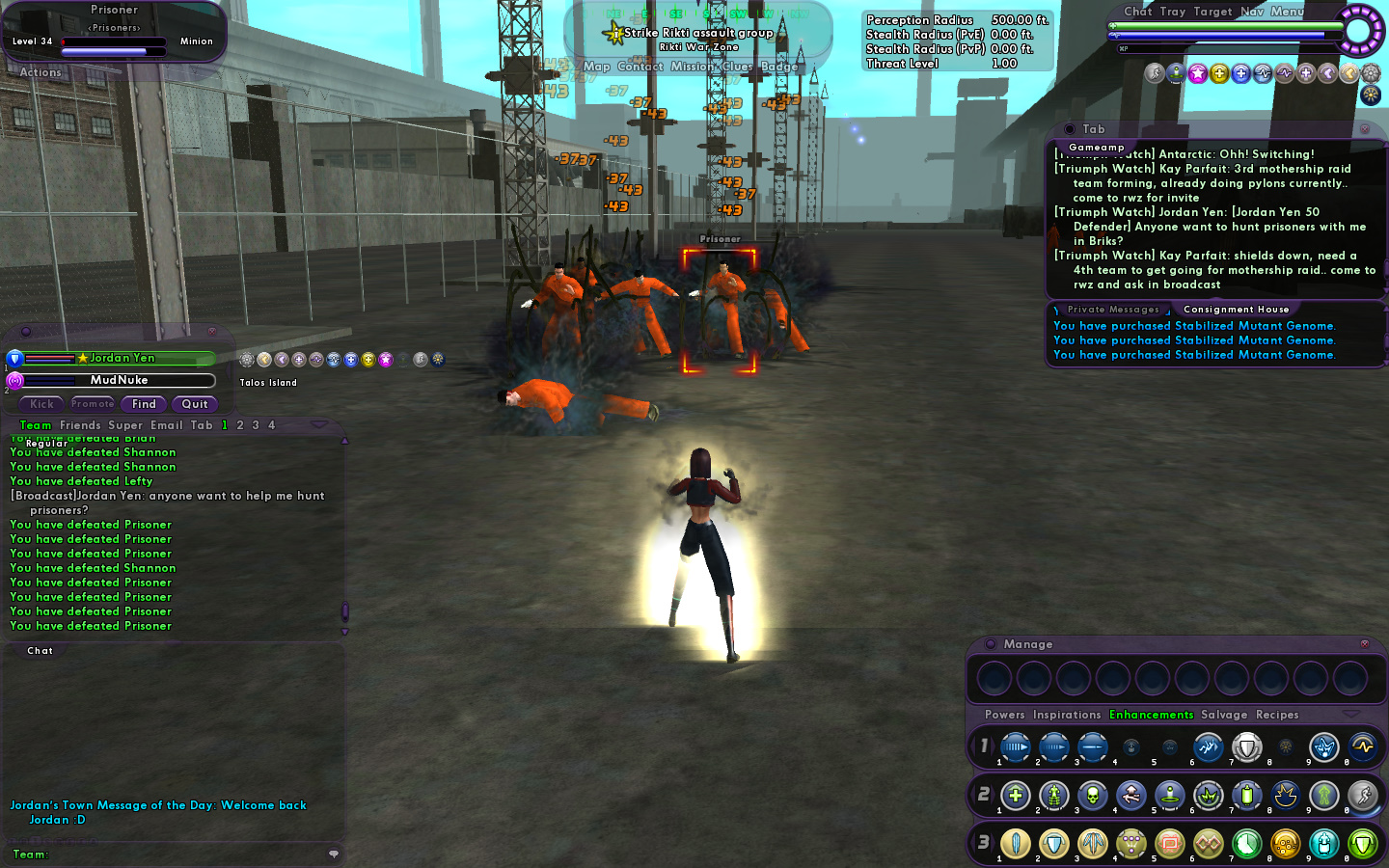Switch to the Consignment House chat tab
1389x868 pixels.
[1236, 310]
